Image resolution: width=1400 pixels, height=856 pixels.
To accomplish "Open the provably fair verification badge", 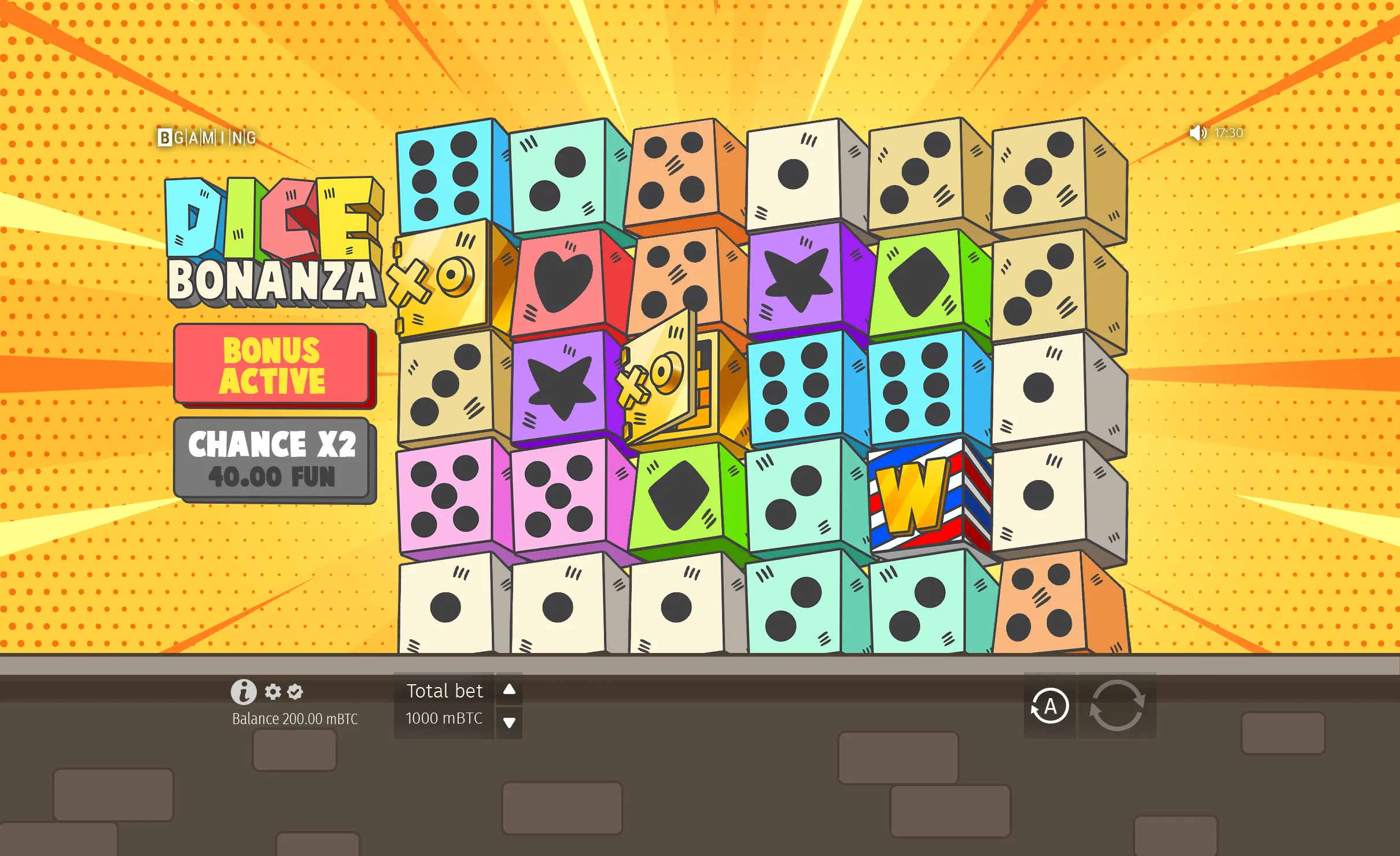I will [x=294, y=692].
